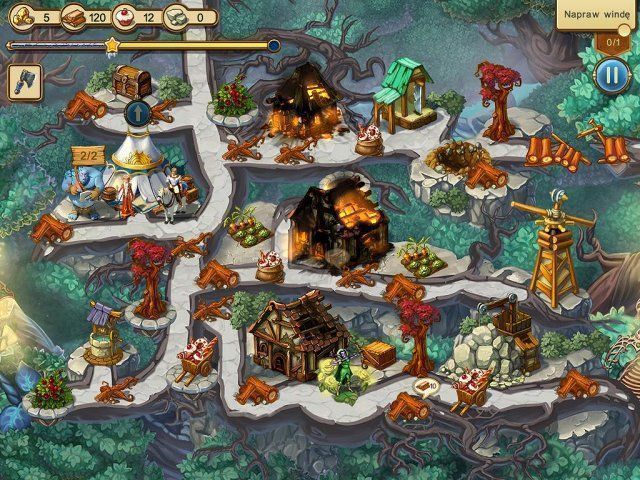640x480 pixels.
Task: Click the blue upgrade arrow above the tent
Action: [137, 113]
